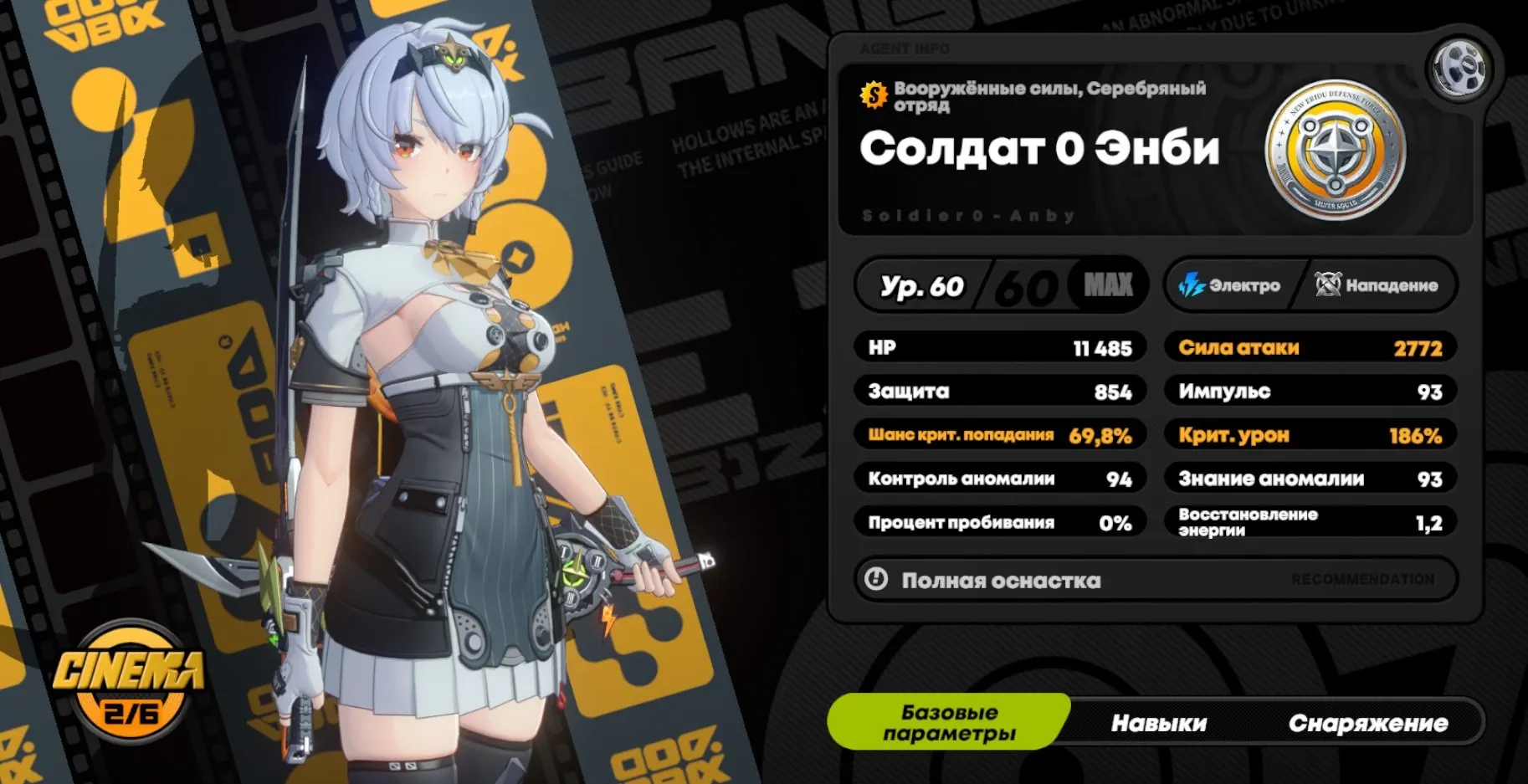Click the exclamation icon beside Полная оснастка
Screen dimensions: 1528x784
tap(875, 579)
